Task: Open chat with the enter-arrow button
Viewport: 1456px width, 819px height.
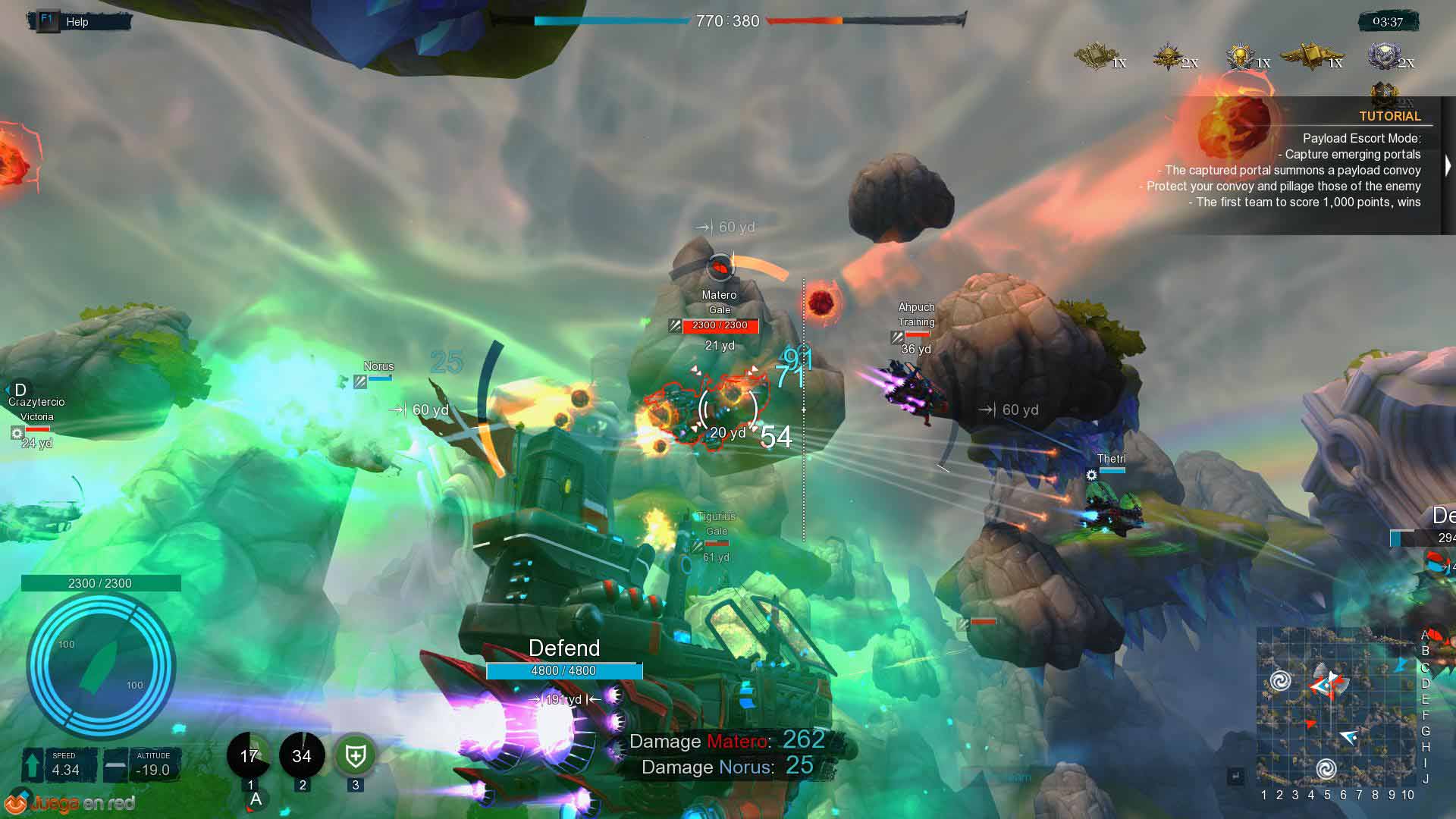Action: 1235,776
